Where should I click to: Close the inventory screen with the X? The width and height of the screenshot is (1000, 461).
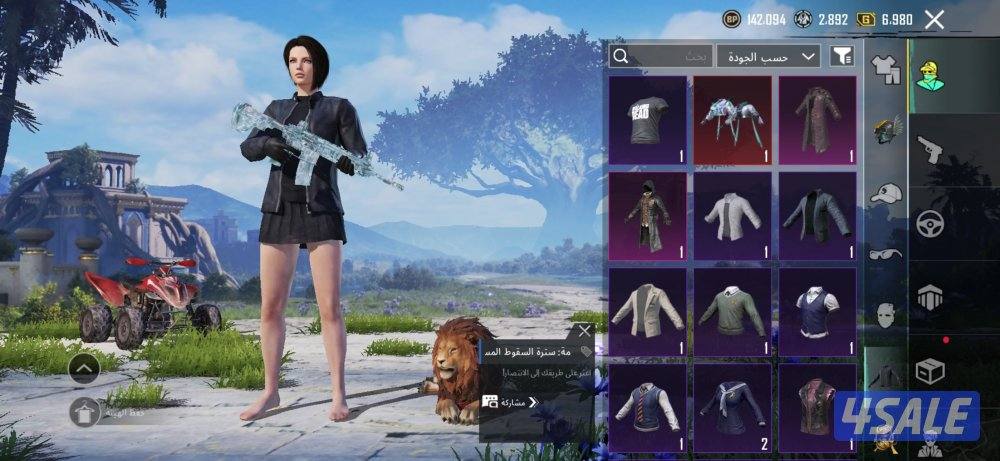934,19
